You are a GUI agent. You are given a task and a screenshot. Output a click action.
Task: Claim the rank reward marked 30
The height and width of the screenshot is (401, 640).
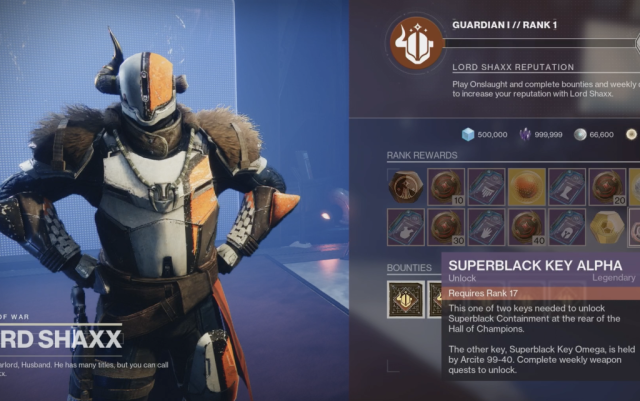446,227
